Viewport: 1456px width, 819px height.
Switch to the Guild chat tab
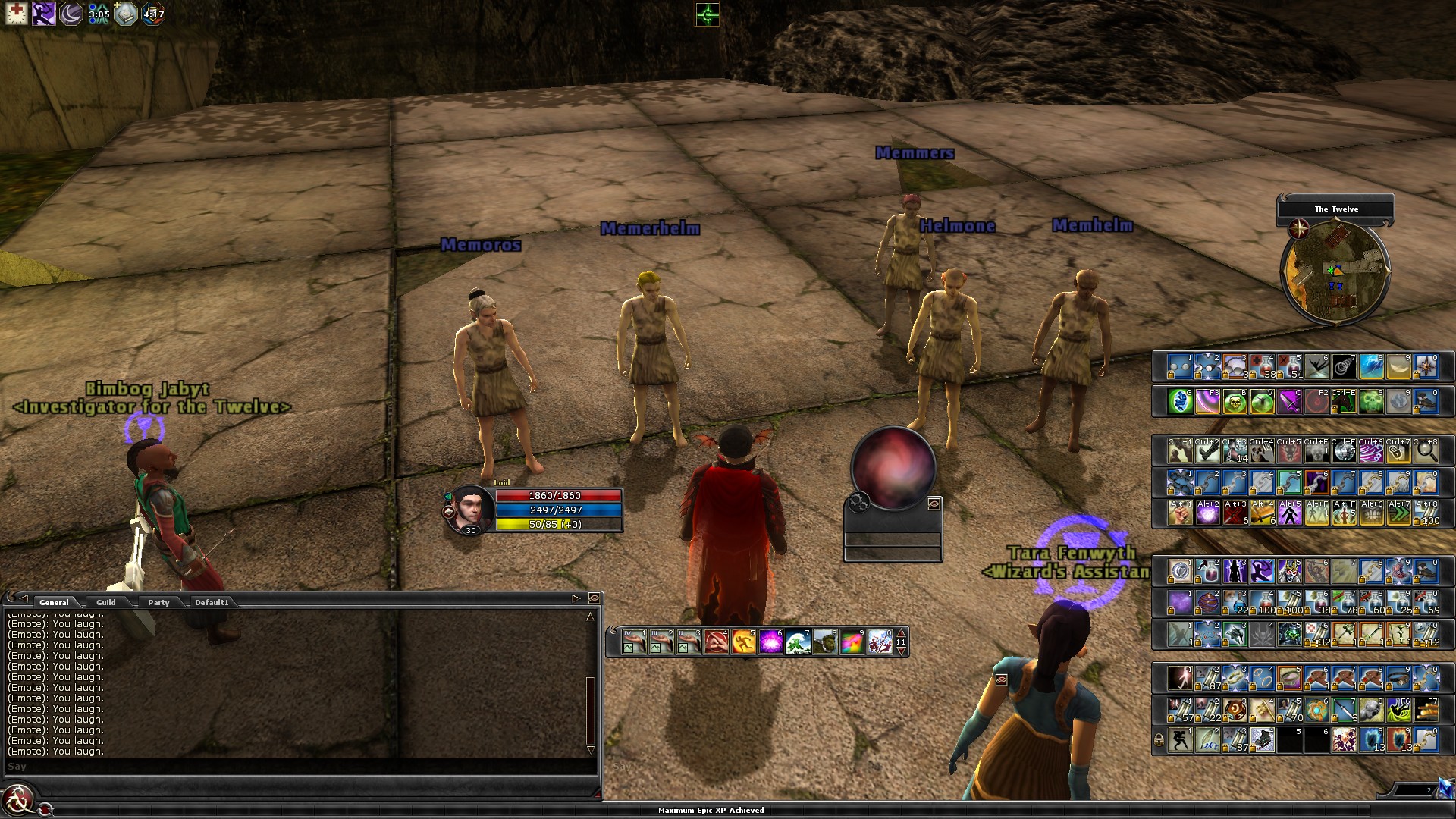pyautogui.click(x=107, y=602)
